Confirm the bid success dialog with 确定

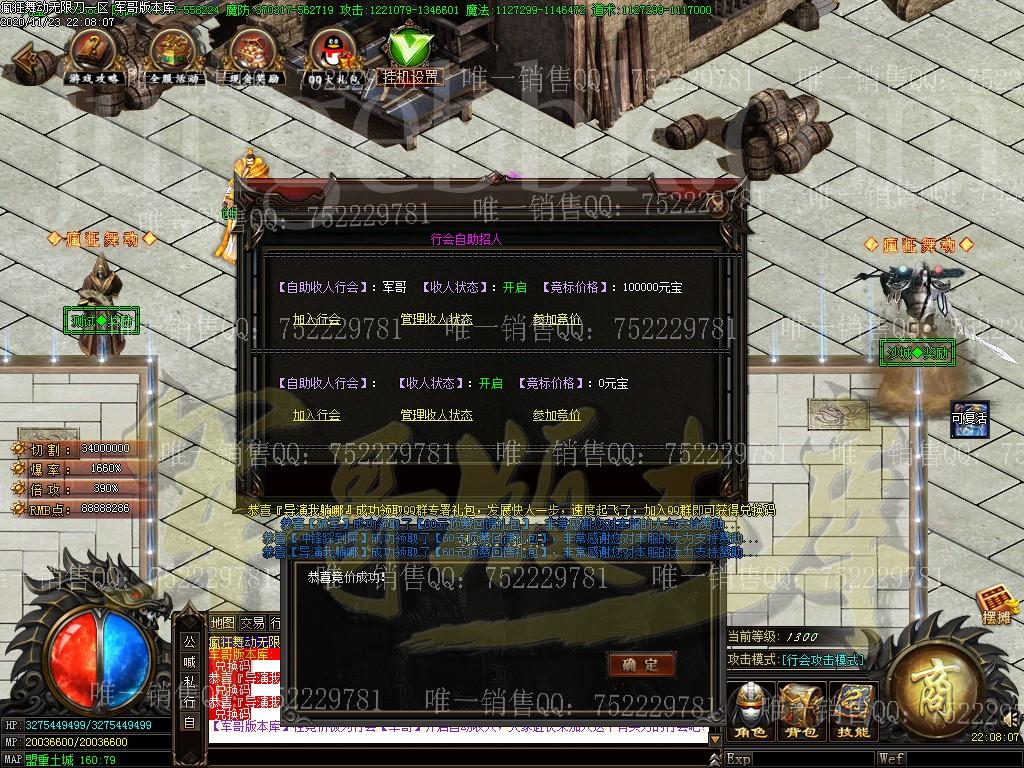point(640,664)
